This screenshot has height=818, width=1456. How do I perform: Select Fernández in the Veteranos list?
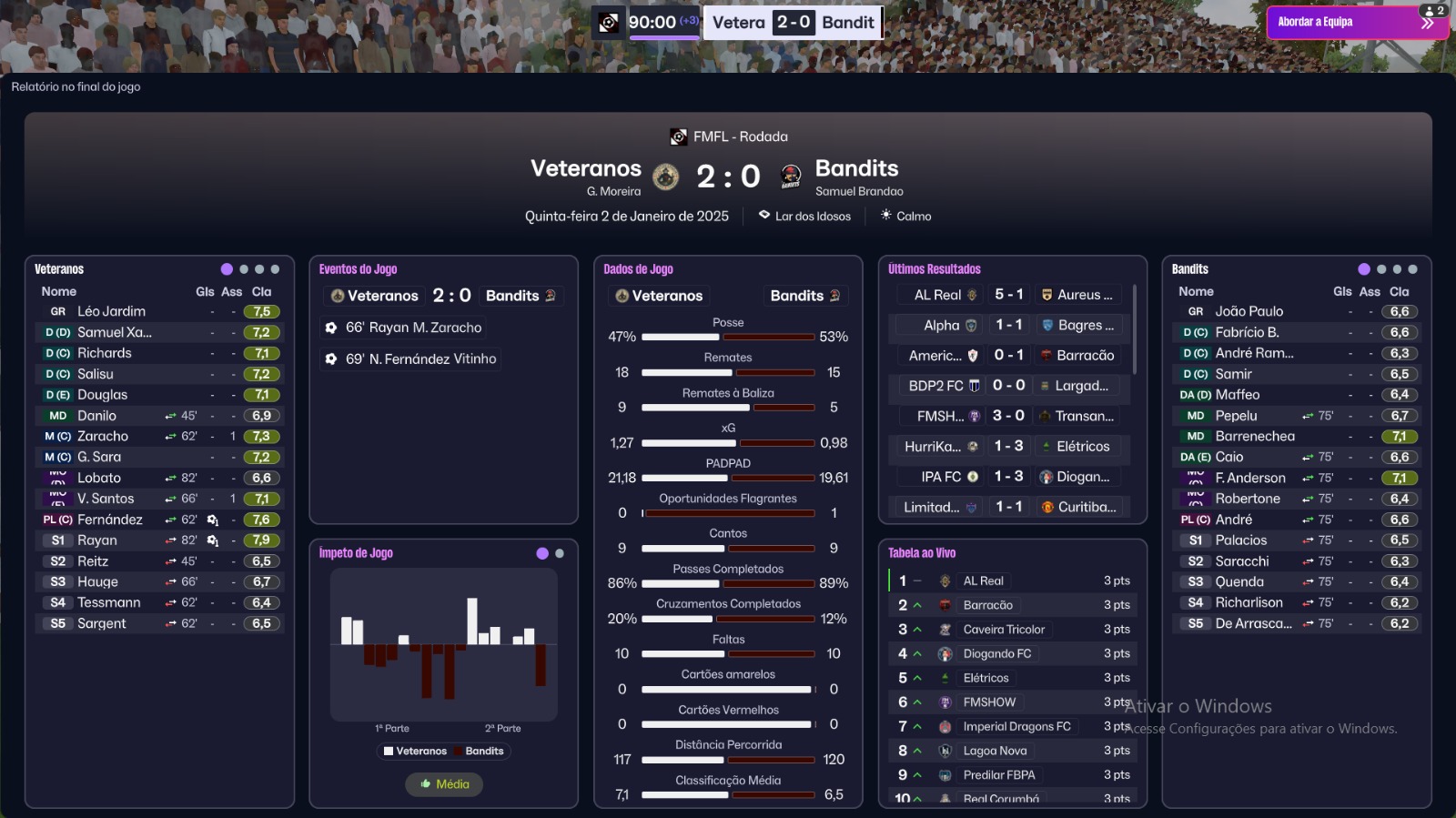(109, 520)
